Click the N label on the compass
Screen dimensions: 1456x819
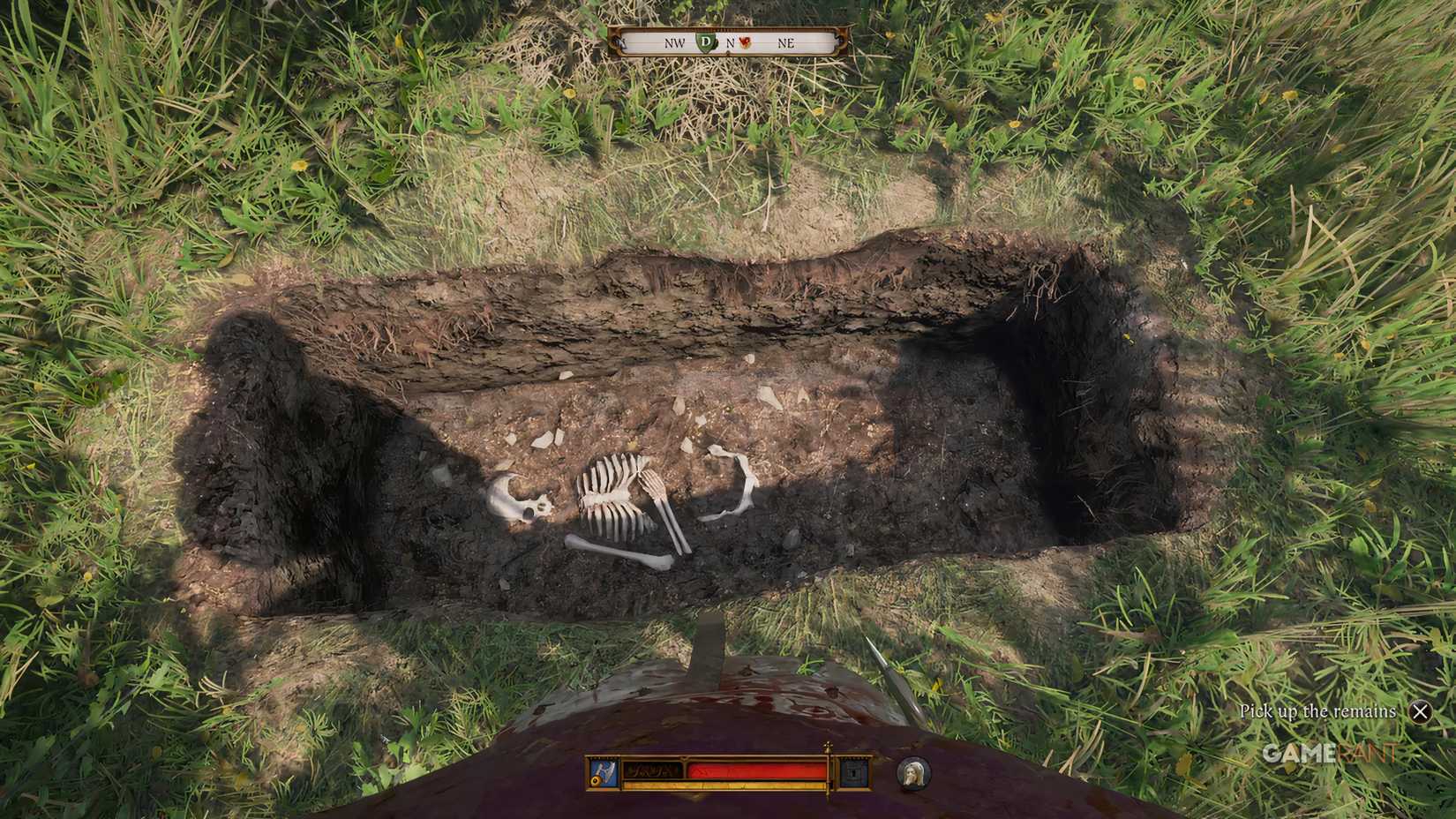731,42
